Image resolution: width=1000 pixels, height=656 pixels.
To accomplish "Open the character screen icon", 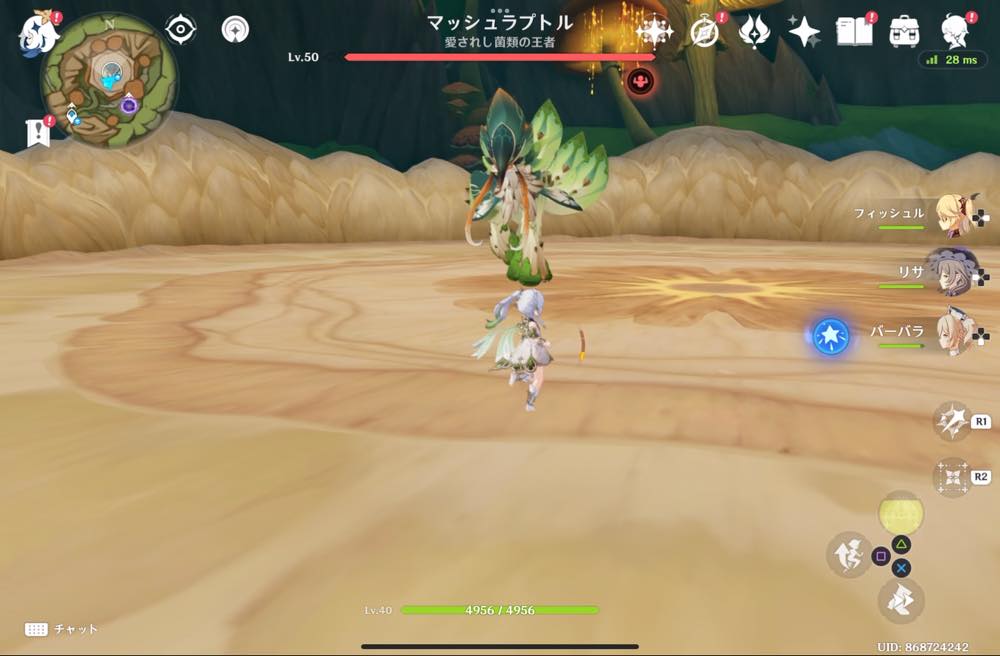I will point(957,32).
